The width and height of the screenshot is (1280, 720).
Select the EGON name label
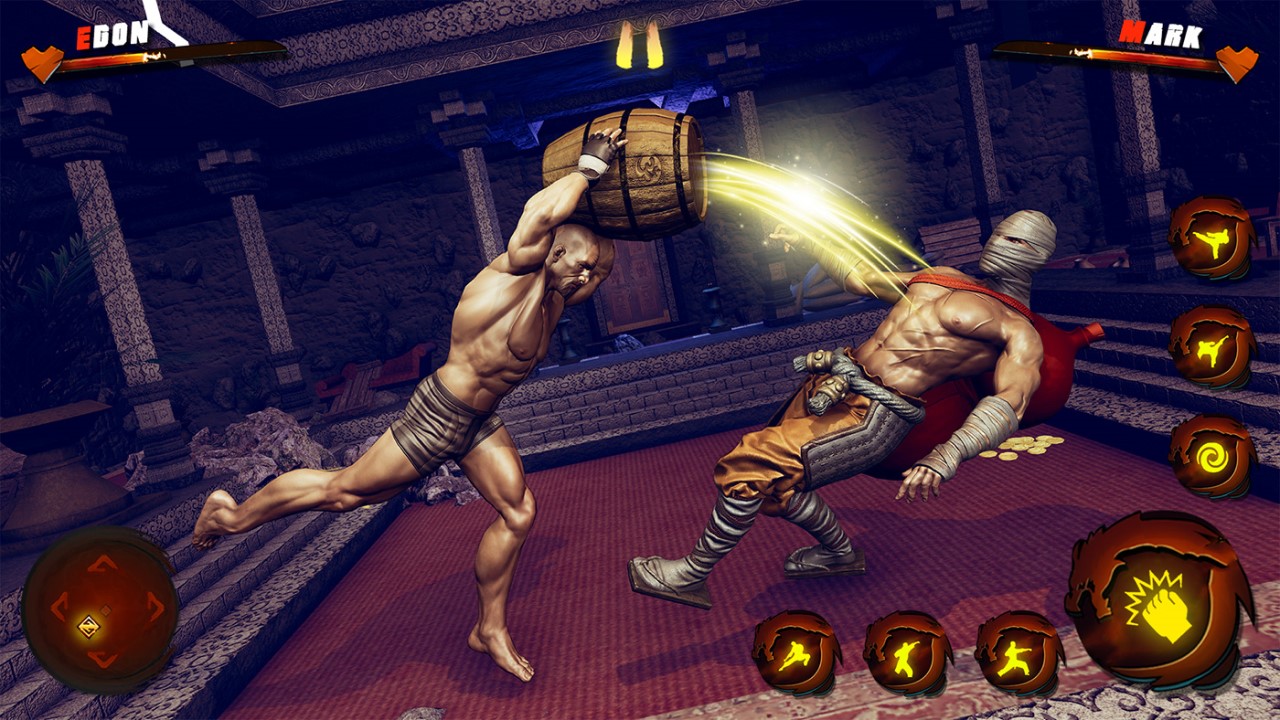(110, 34)
